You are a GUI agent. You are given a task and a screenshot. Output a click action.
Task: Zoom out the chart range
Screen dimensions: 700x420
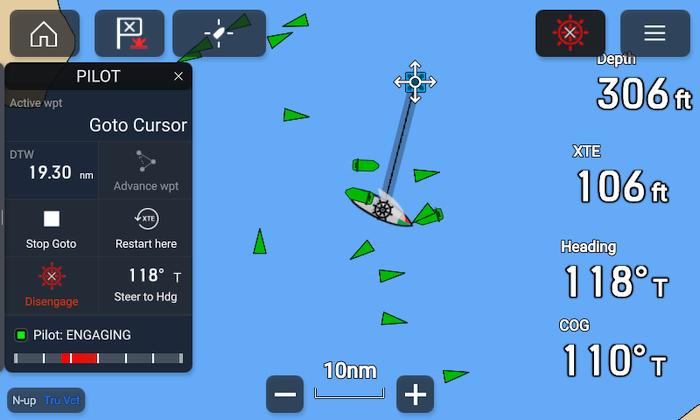click(285, 395)
